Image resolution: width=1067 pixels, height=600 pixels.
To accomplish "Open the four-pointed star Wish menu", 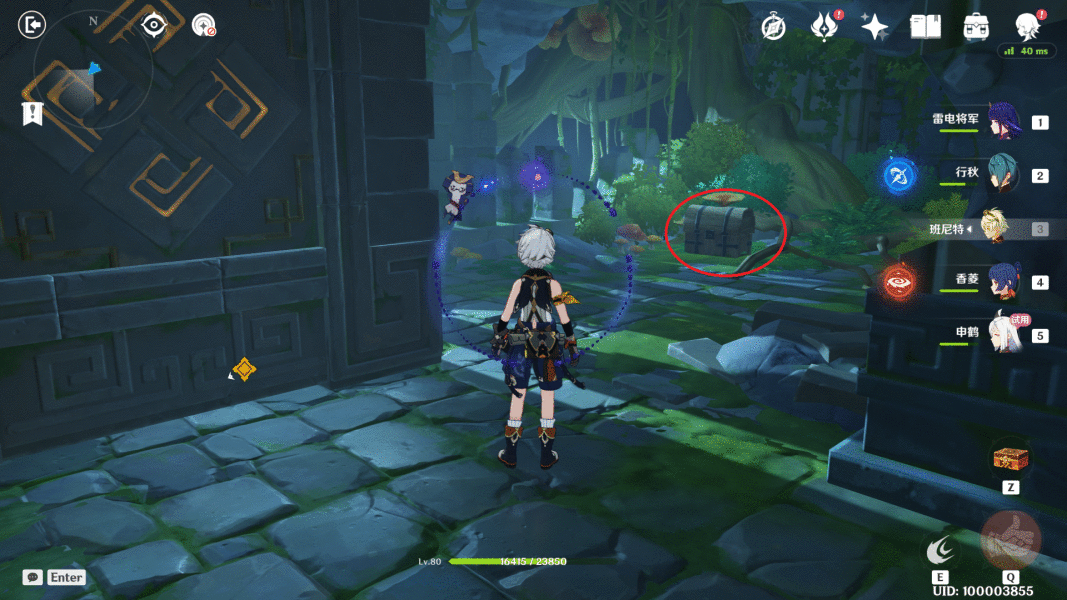I will point(876,26).
